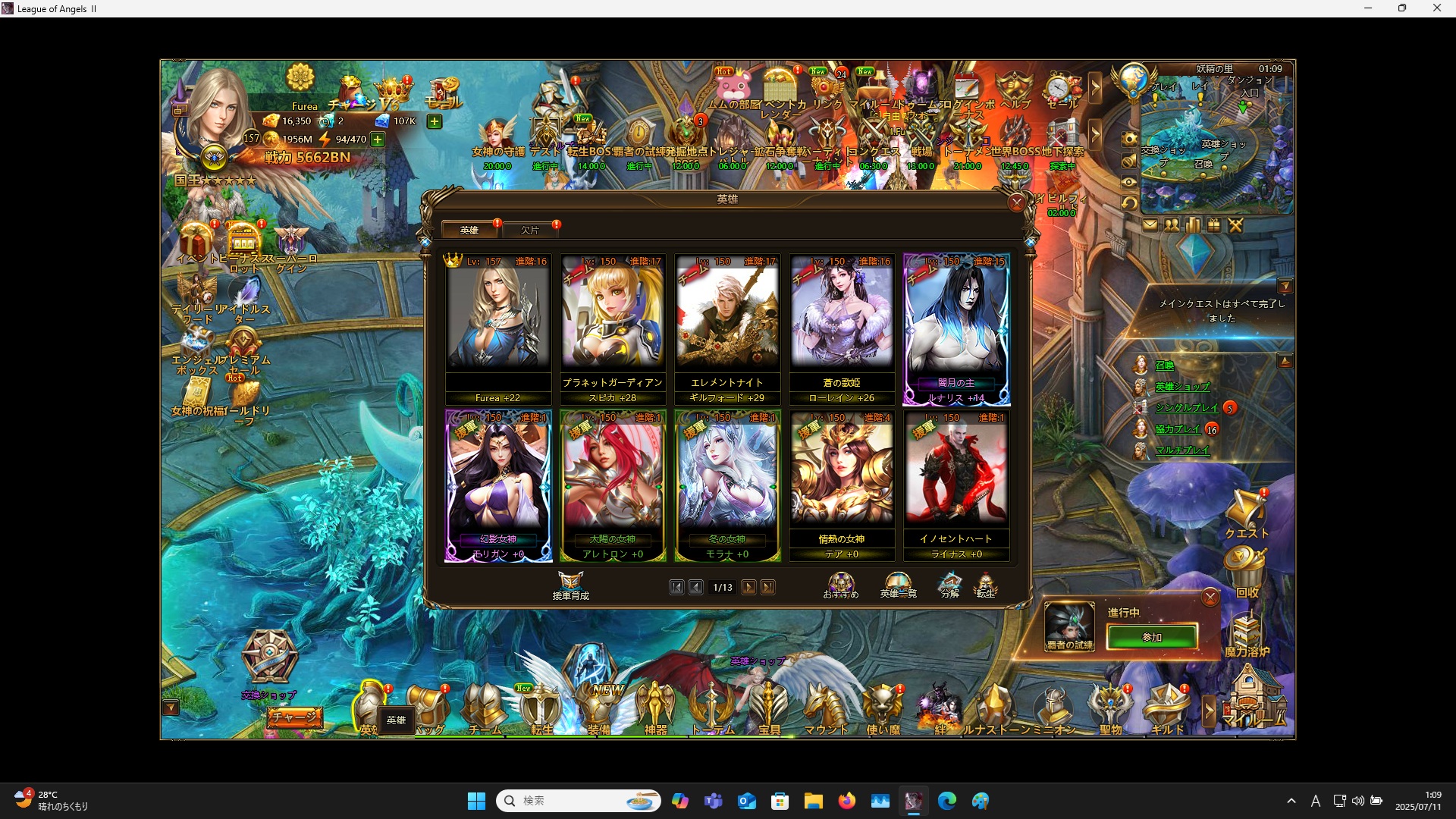The image size is (1456, 819).
Task: Open the mail envelope icon
Action: (1151, 224)
